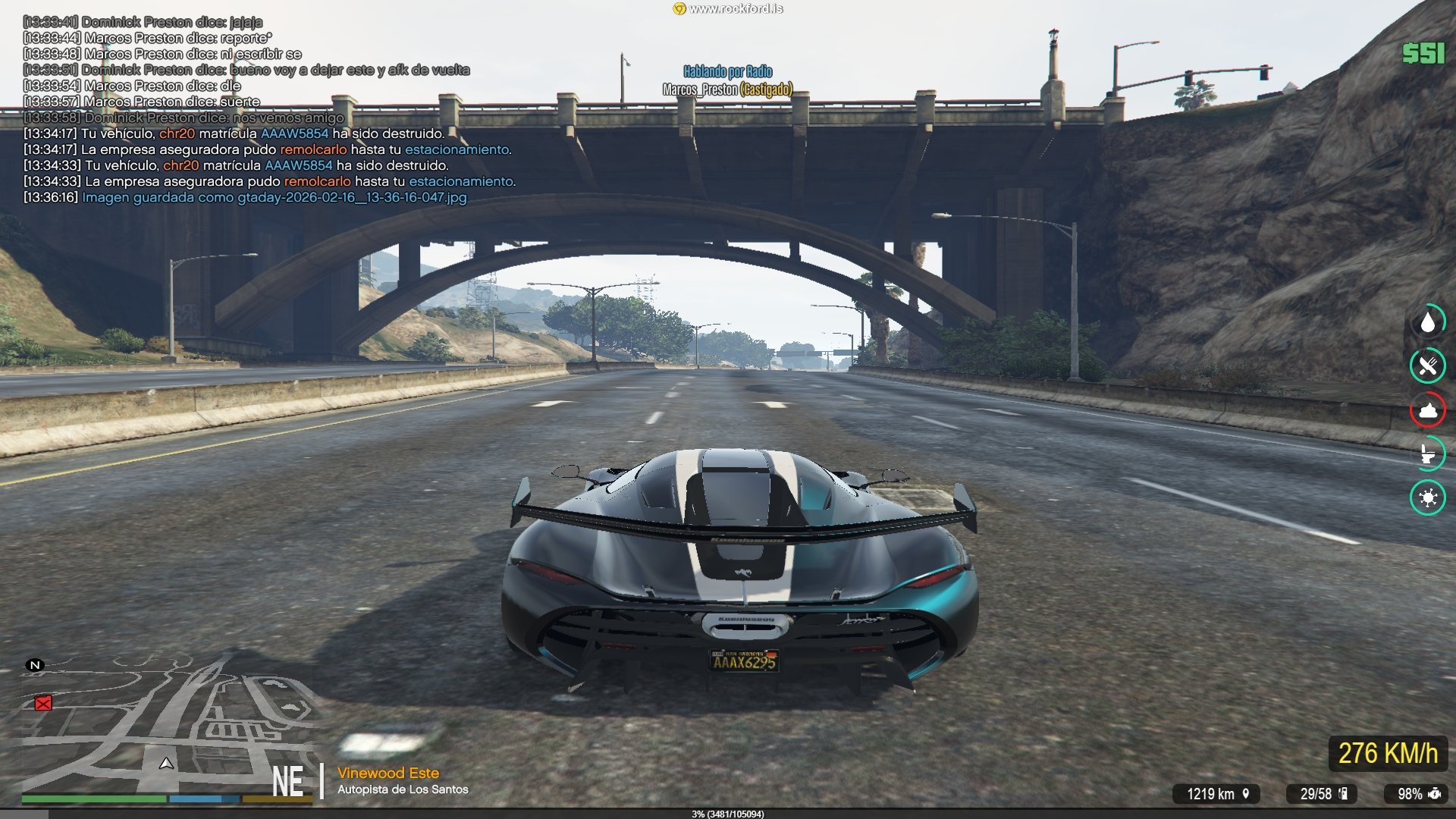Select the toilet status icon
The width and height of the screenshot is (1456, 819).
point(1428,453)
